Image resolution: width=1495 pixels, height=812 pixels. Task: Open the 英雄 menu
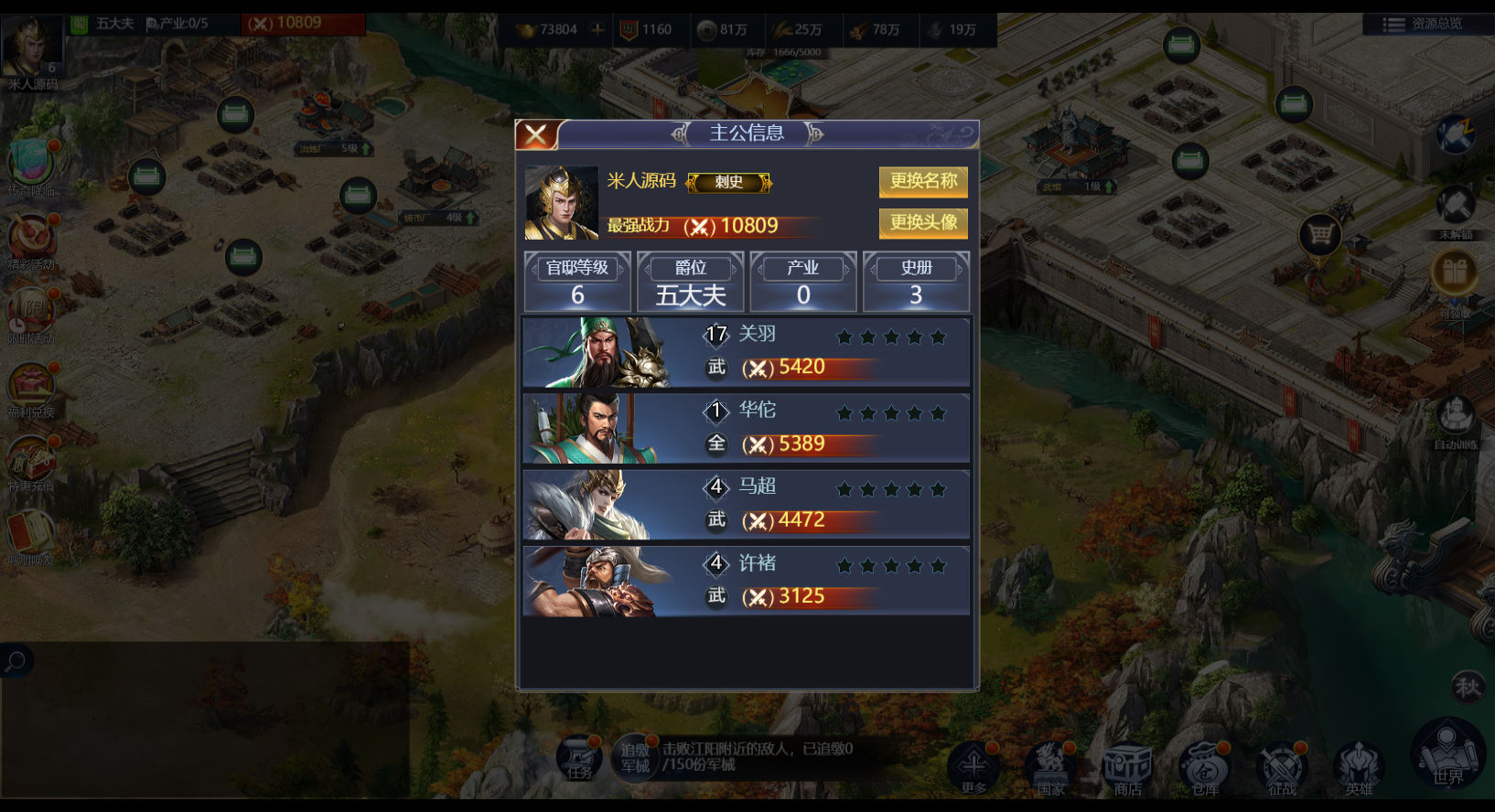tap(1359, 766)
